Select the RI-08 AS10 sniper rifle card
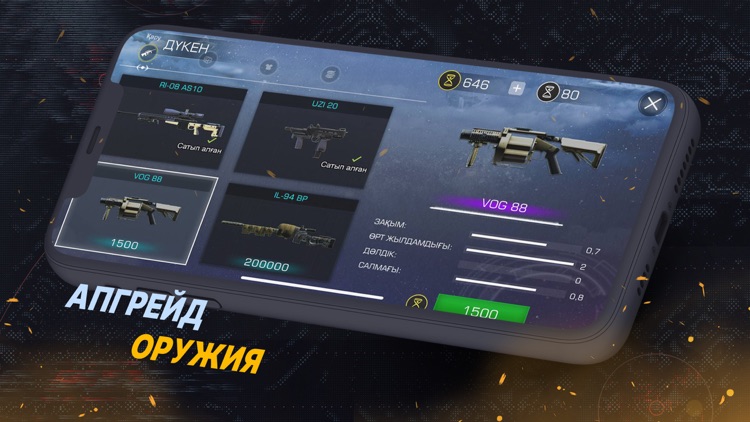This screenshot has height=422, width=750. coord(176,122)
